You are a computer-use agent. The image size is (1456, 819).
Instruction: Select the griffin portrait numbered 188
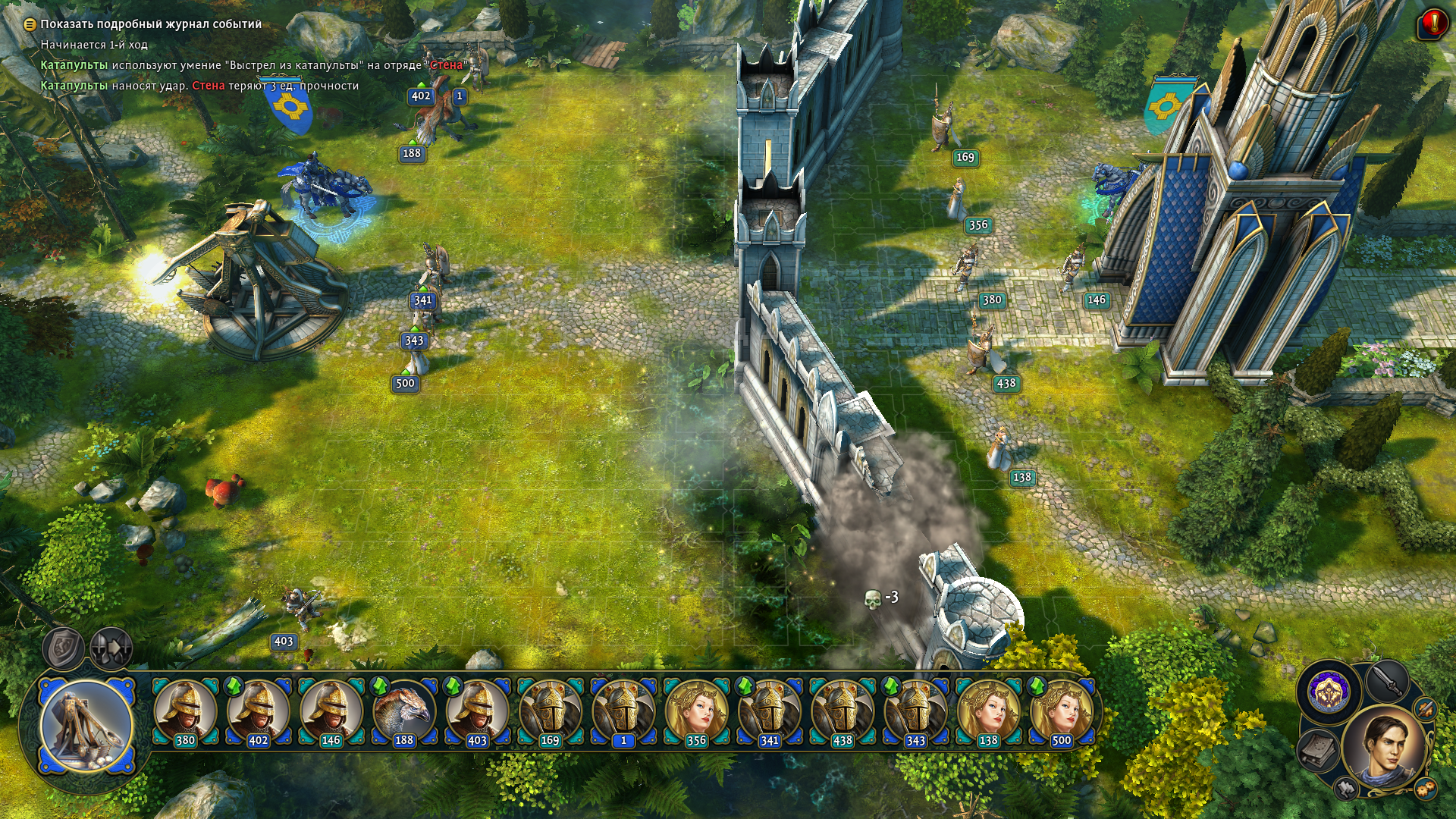coord(403,712)
